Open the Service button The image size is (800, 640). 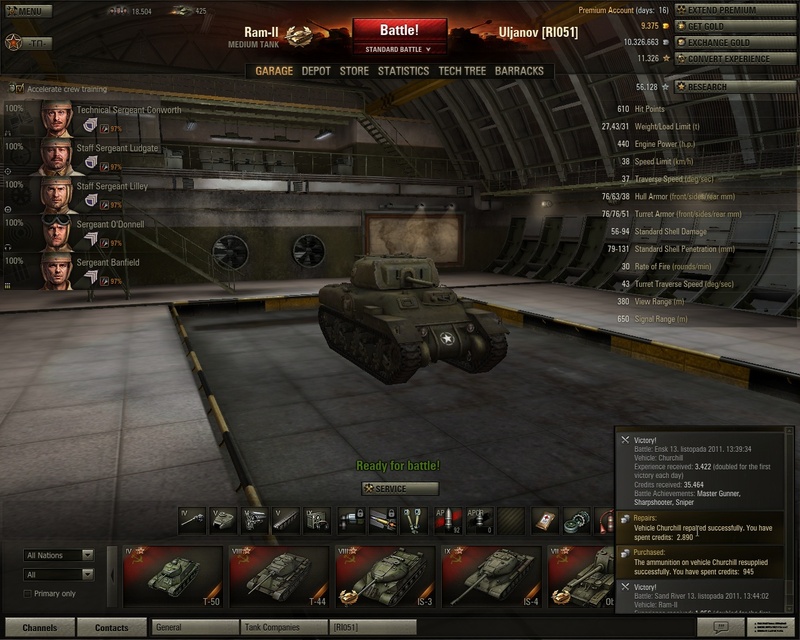point(400,488)
